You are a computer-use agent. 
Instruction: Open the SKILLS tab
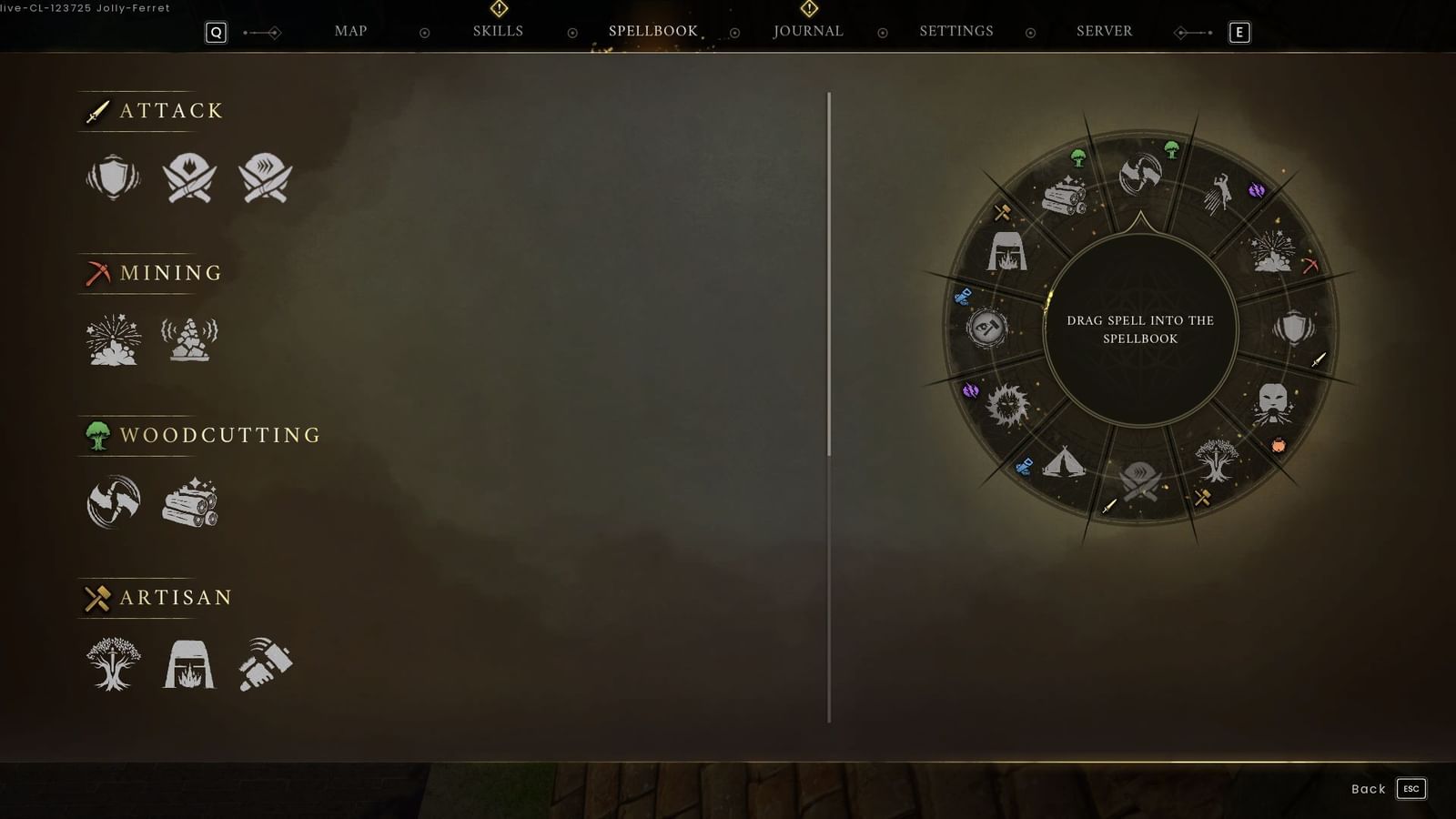pyautogui.click(x=498, y=30)
